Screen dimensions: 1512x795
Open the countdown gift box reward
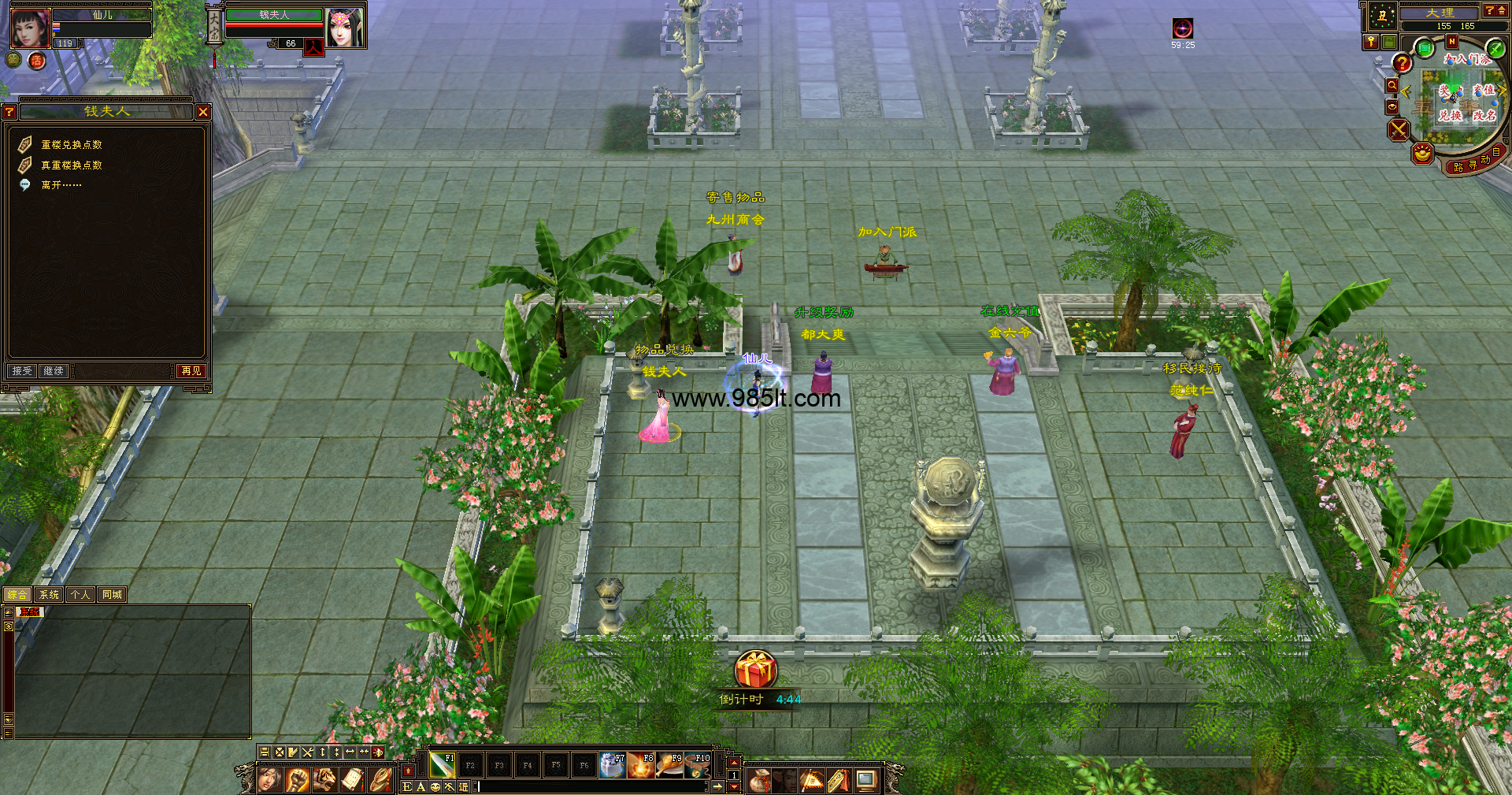tap(756, 670)
